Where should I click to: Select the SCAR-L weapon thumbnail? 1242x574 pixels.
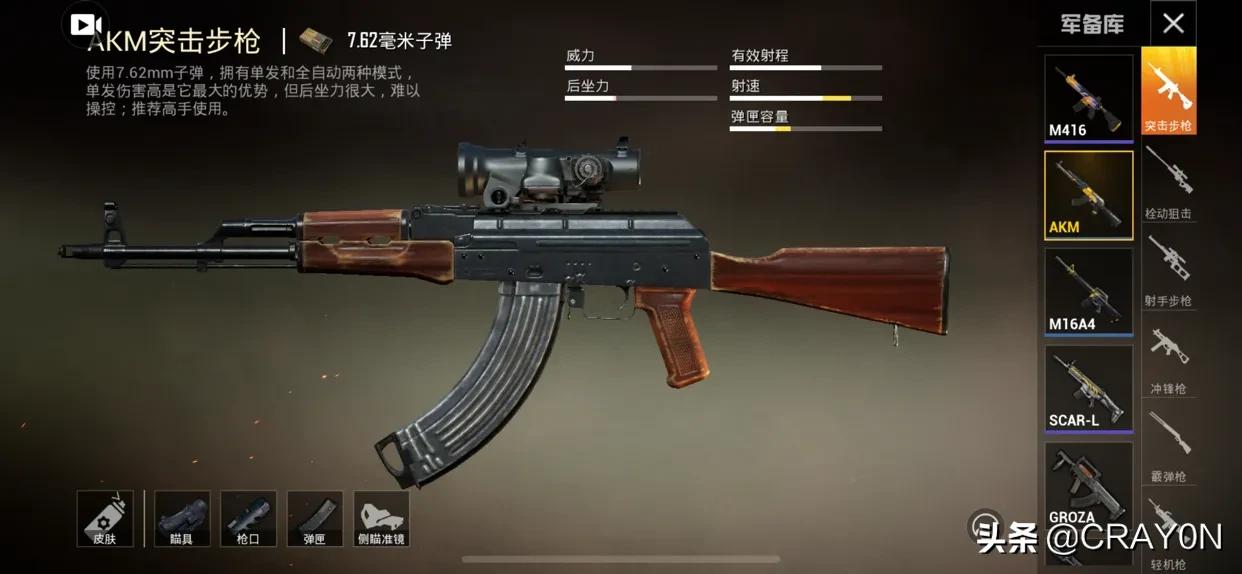click(x=1088, y=388)
